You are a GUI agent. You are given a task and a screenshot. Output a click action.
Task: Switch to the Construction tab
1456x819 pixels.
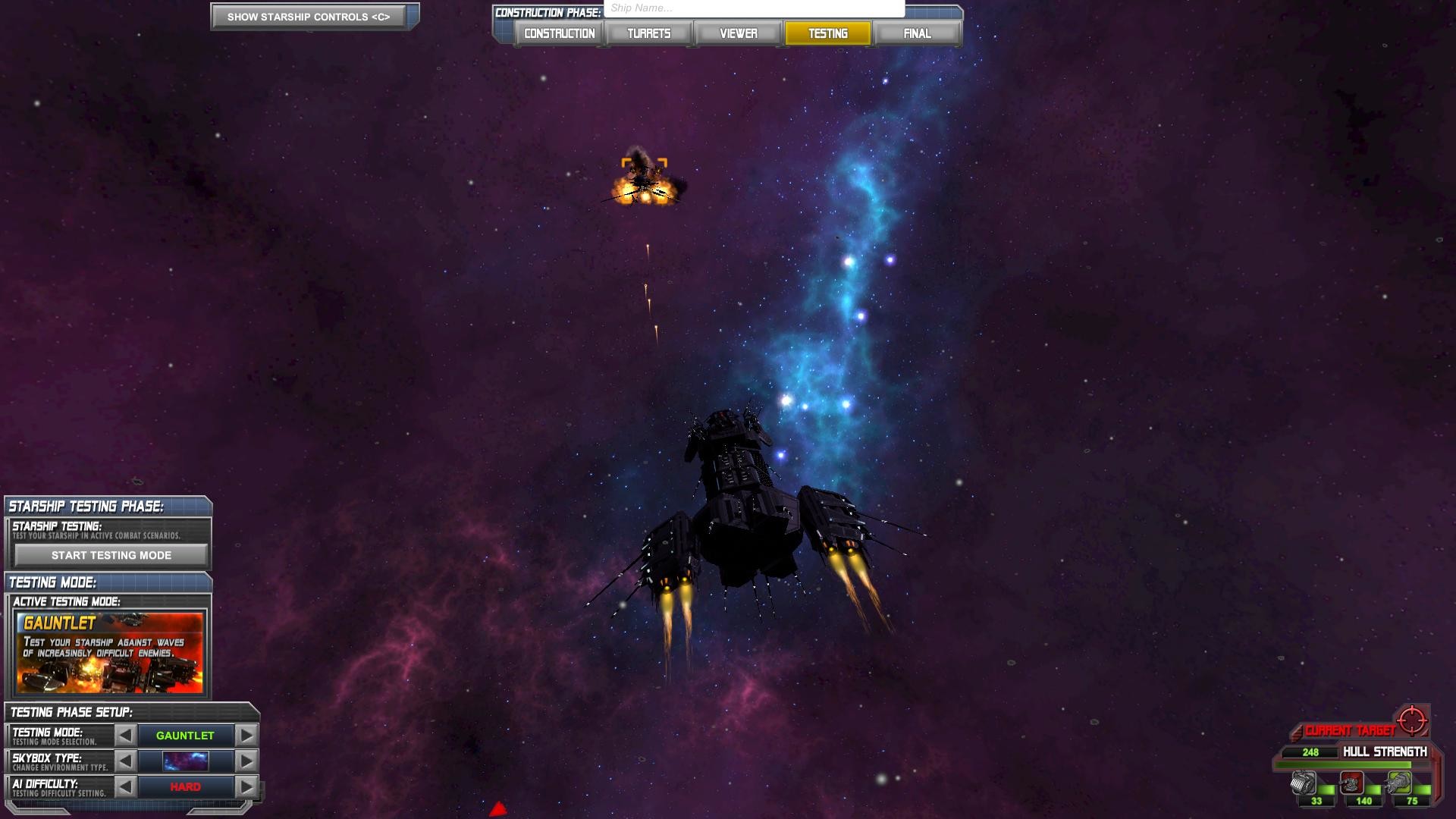pos(558,33)
